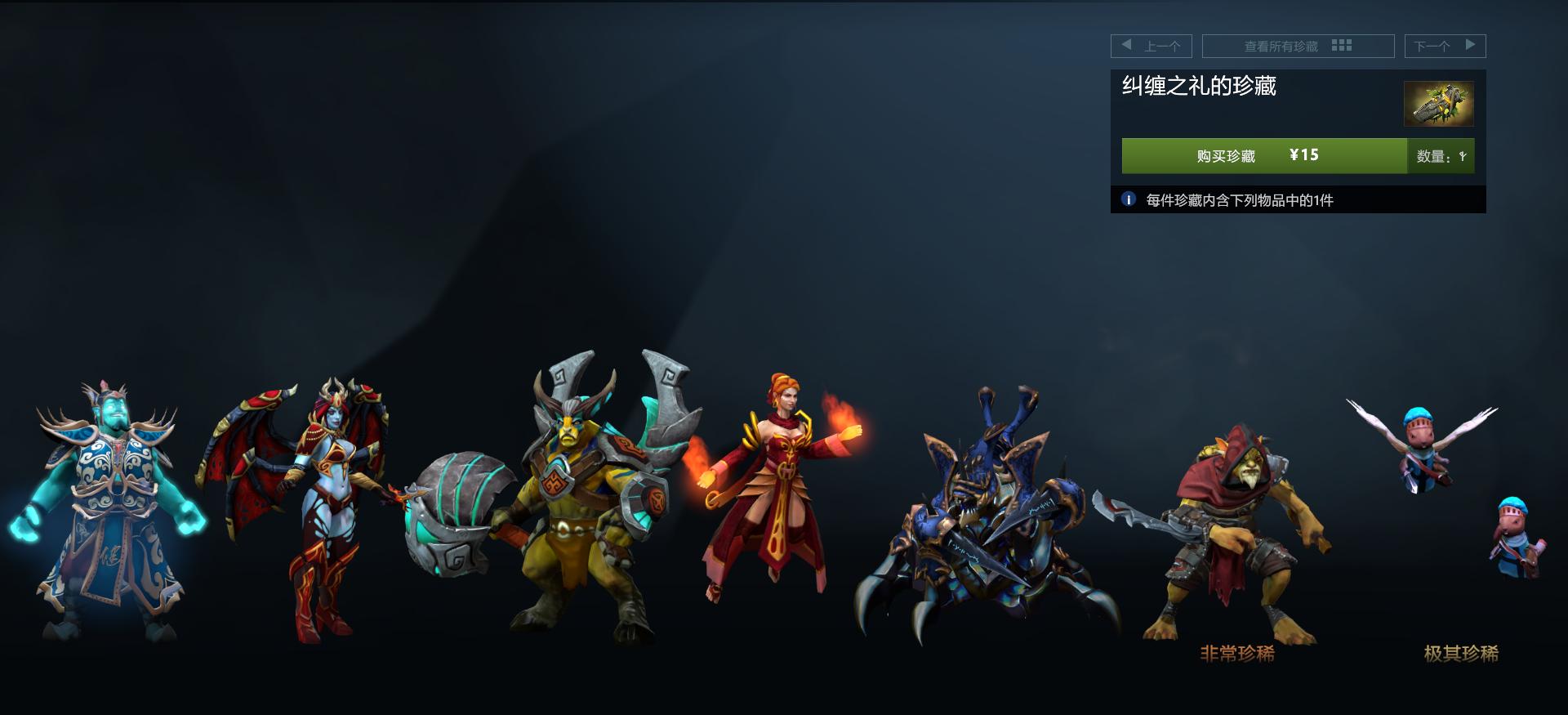Buy the treasure for ¥15
This screenshot has width=1568, height=715.
point(1263,155)
